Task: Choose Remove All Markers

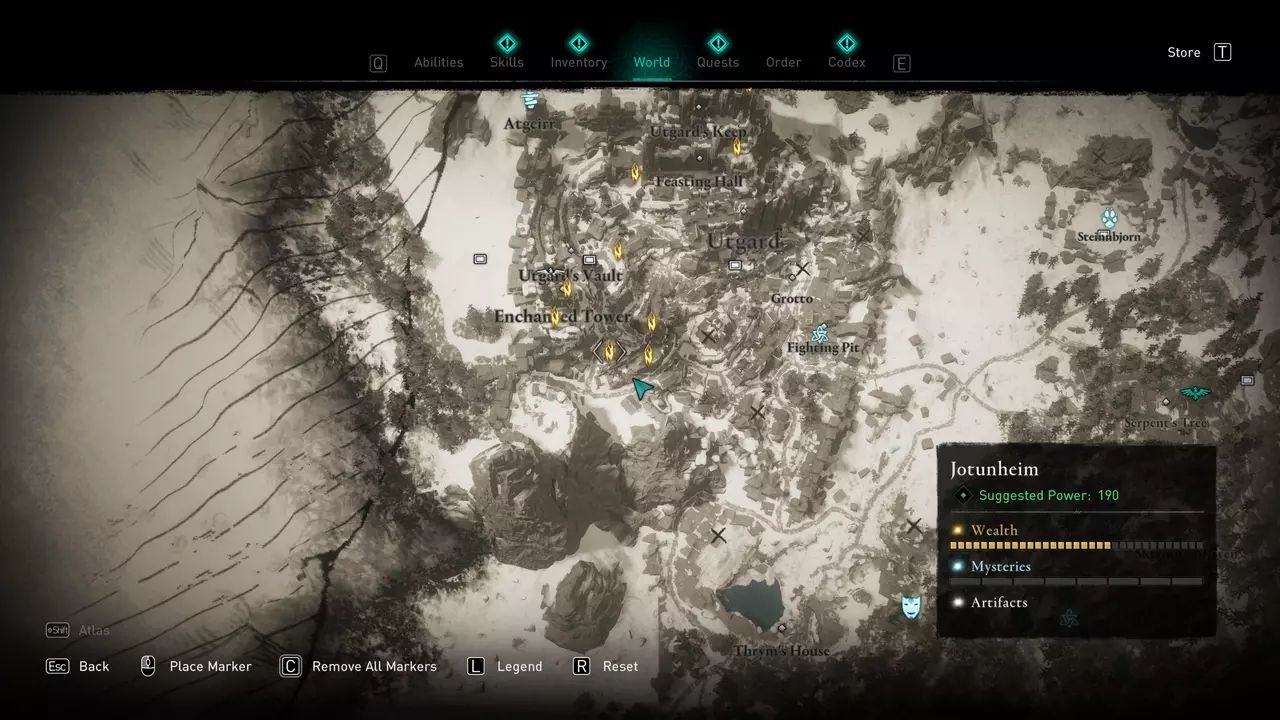Action: pyautogui.click(x=360, y=666)
